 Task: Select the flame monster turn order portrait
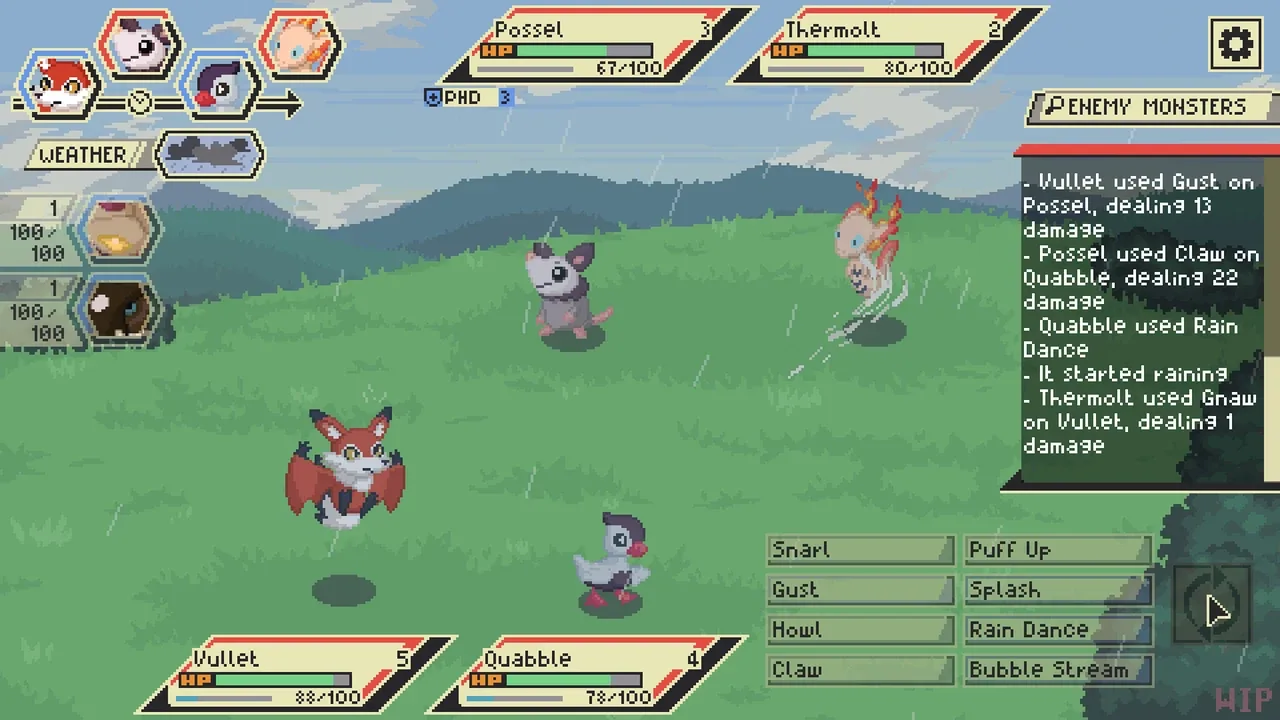pyautogui.click(x=300, y=44)
